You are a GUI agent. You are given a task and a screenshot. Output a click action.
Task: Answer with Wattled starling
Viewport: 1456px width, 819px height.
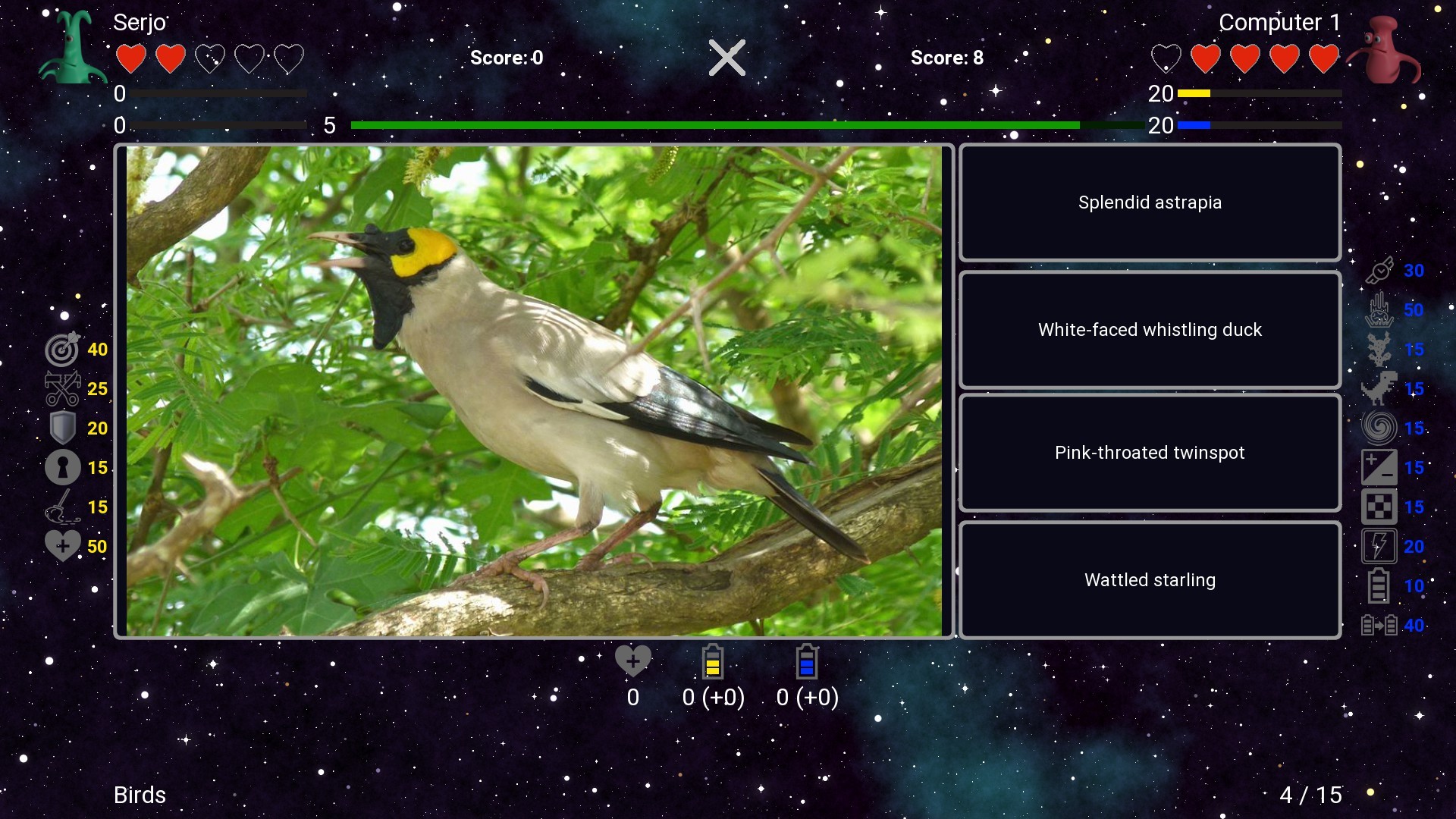click(1150, 579)
